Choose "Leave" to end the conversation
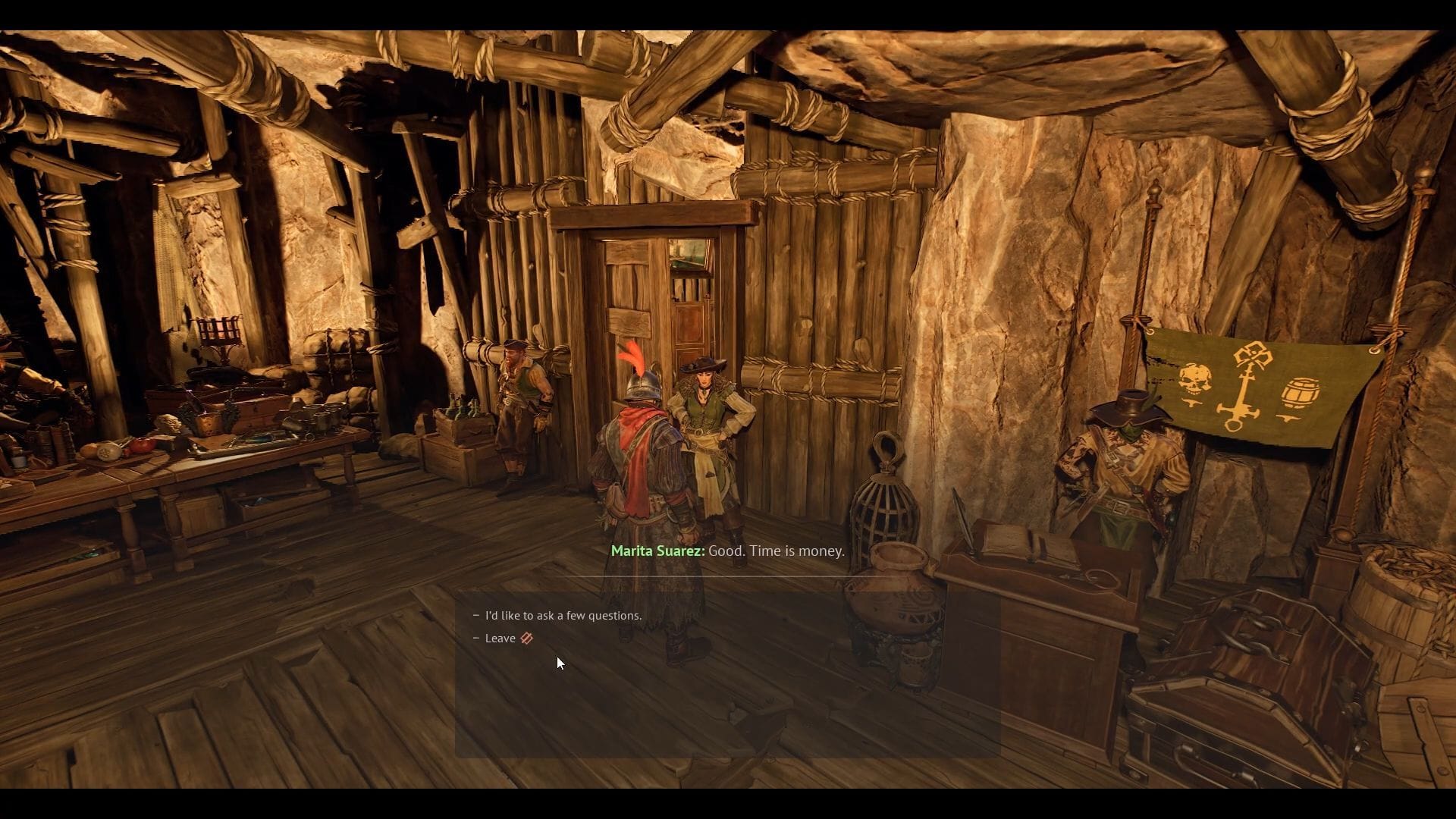Screen dimensions: 1456x819 click(x=502, y=638)
